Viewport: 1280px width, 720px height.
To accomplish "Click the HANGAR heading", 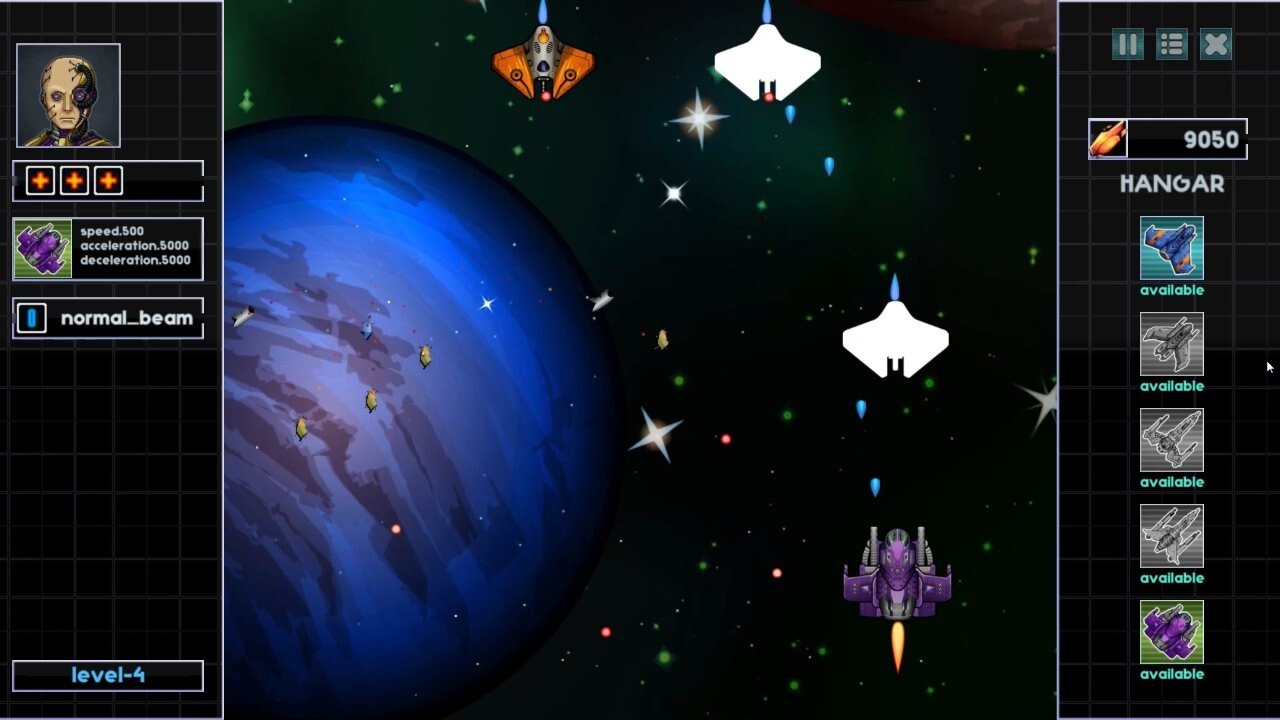I will pos(1171,184).
